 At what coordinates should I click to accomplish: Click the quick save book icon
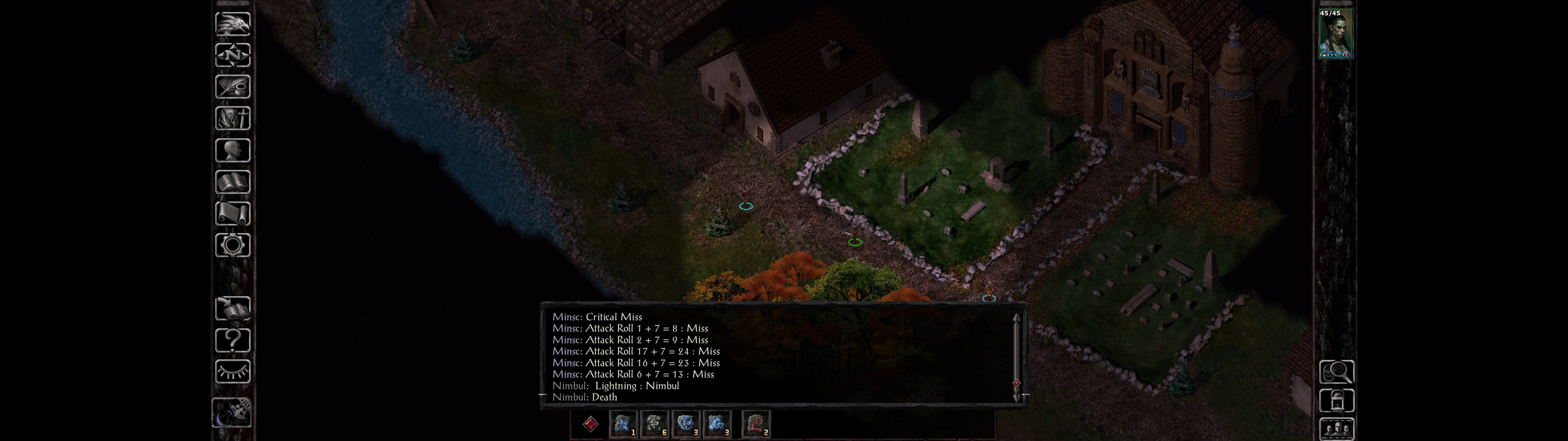point(232,309)
